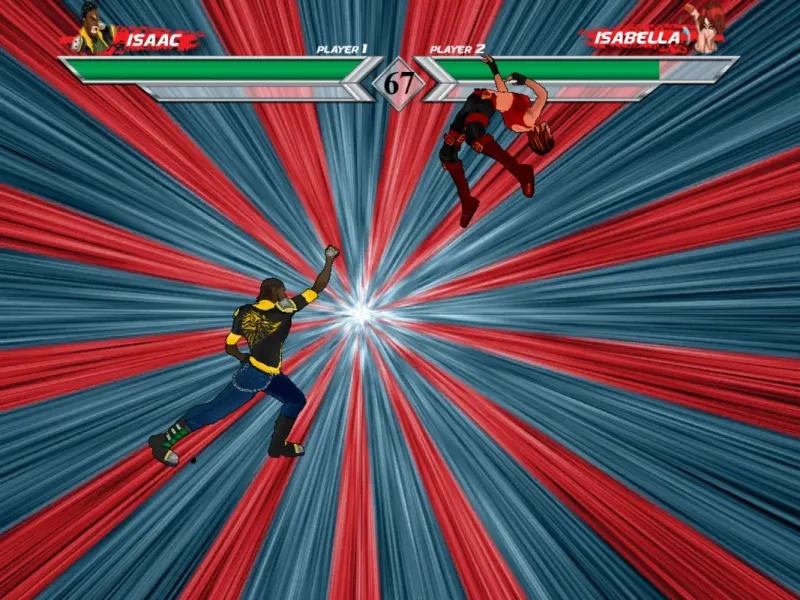Image resolution: width=800 pixels, height=600 pixels.
Task: Select Isabella's character portrait
Action: tap(709, 28)
